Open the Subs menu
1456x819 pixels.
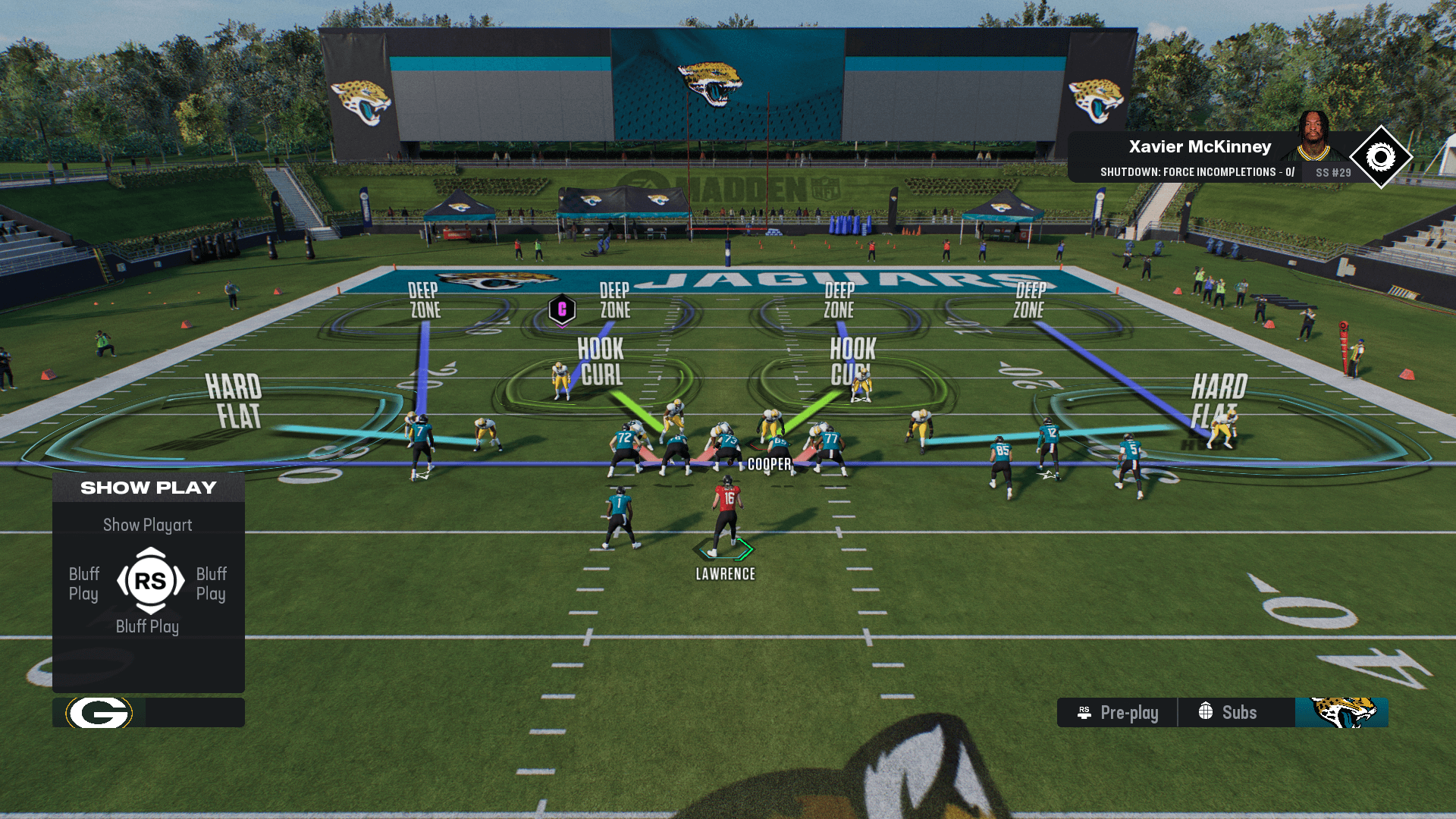1228,713
